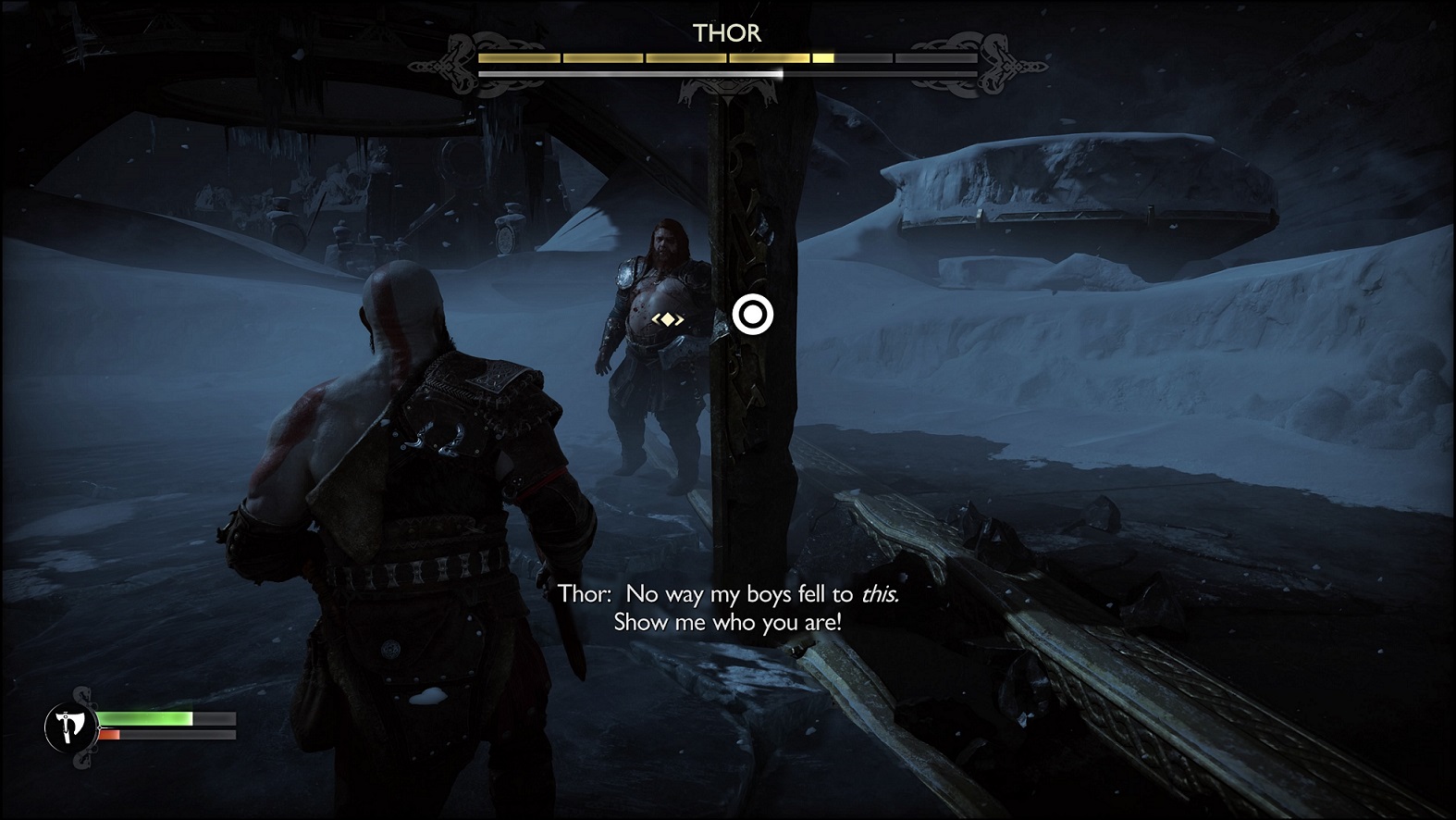Screen dimensions: 1456x820
Task: Click the Circle button dodge prompt
Action: coord(754,315)
